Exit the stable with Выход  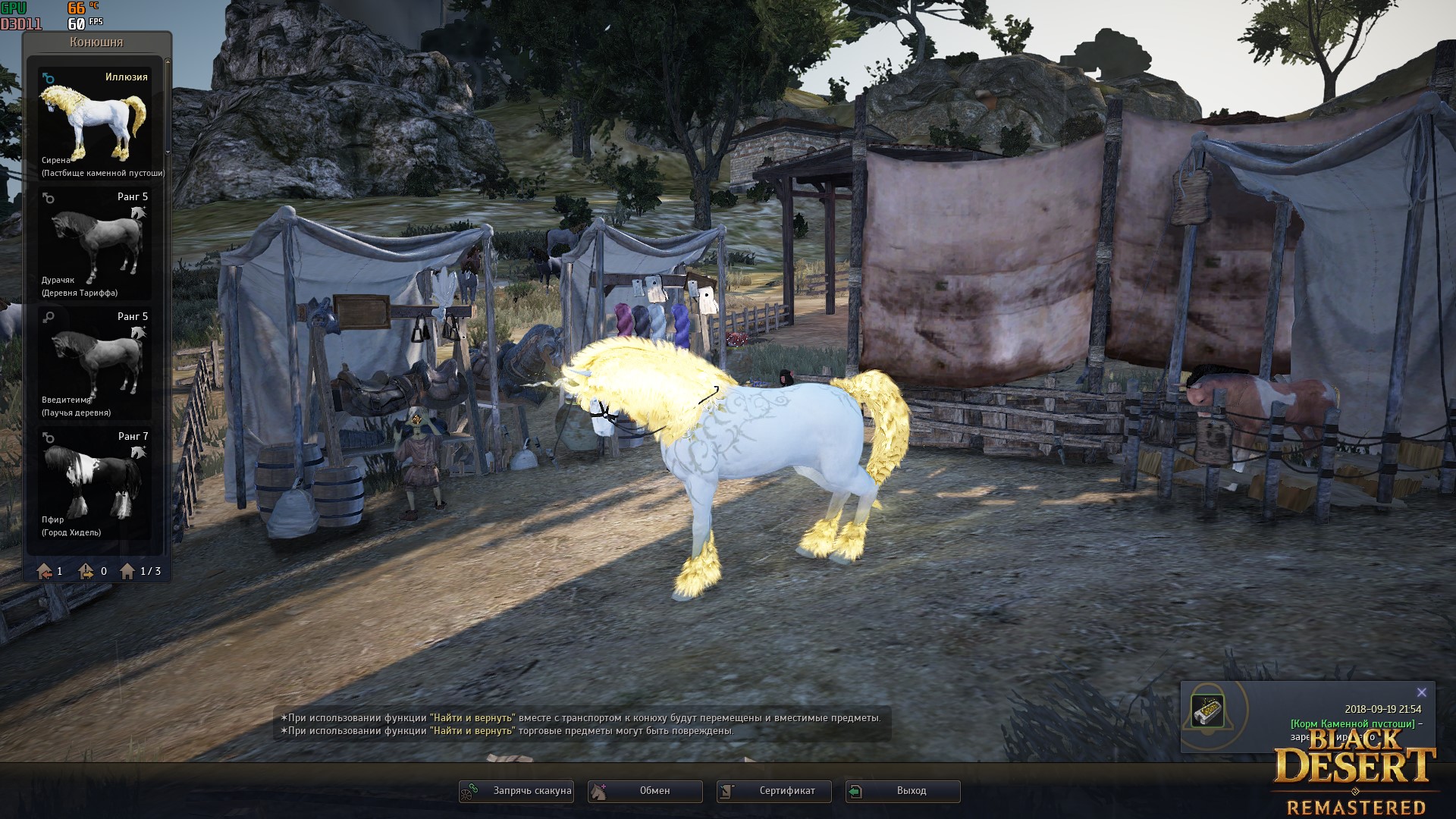[x=903, y=791]
